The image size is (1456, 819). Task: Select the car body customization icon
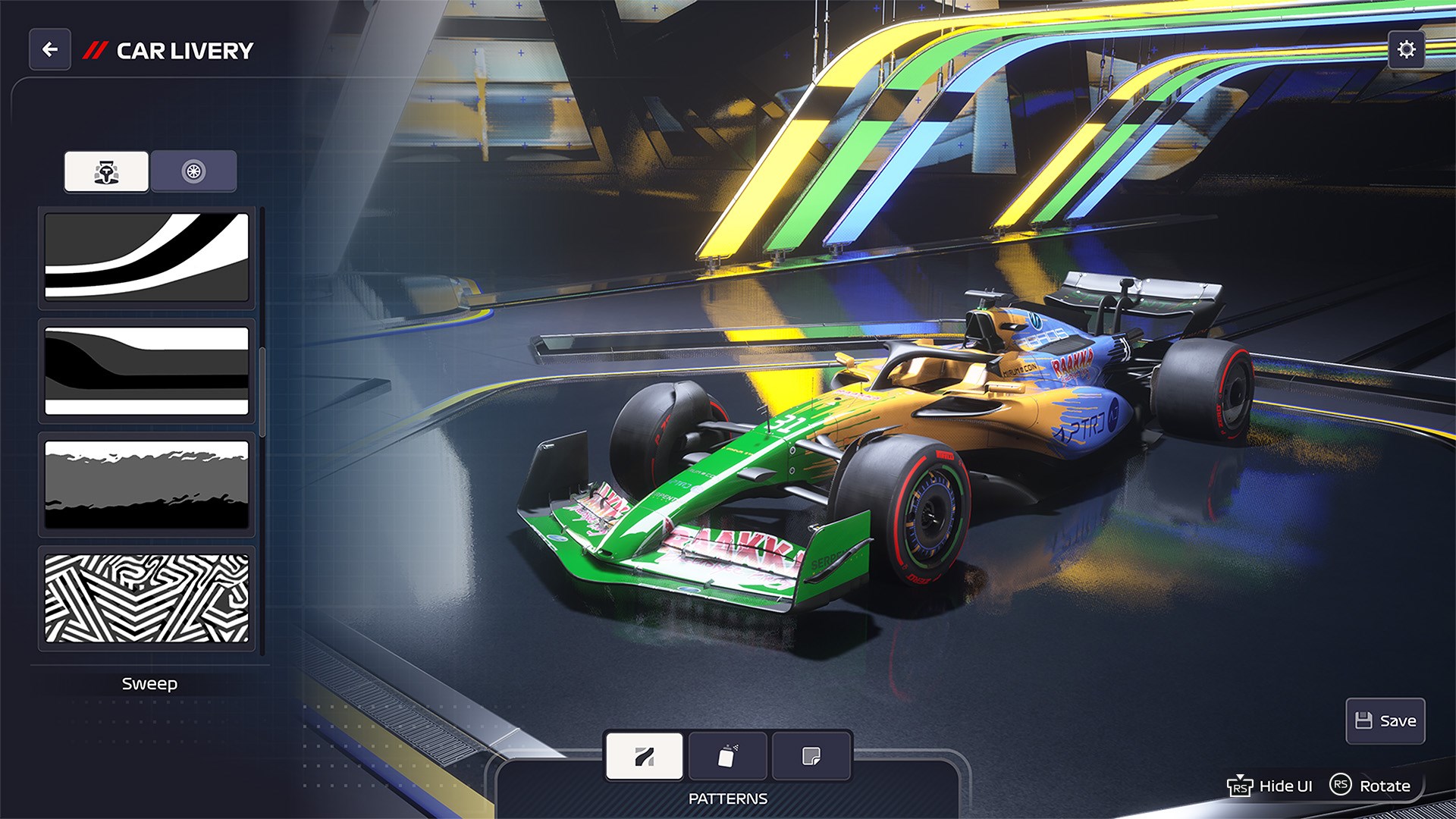click(106, 171)
